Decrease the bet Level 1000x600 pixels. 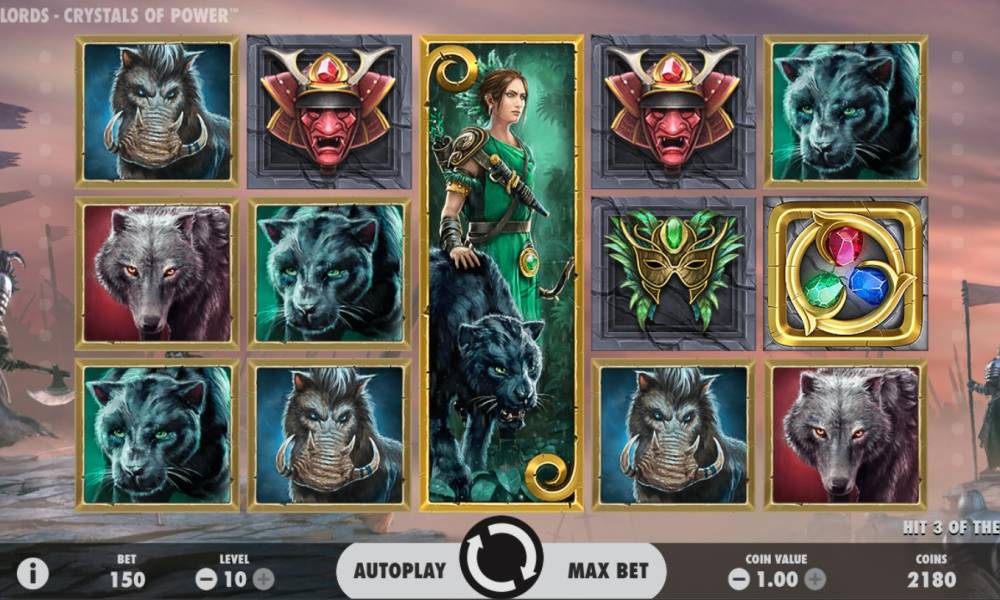tap(206, 578)
